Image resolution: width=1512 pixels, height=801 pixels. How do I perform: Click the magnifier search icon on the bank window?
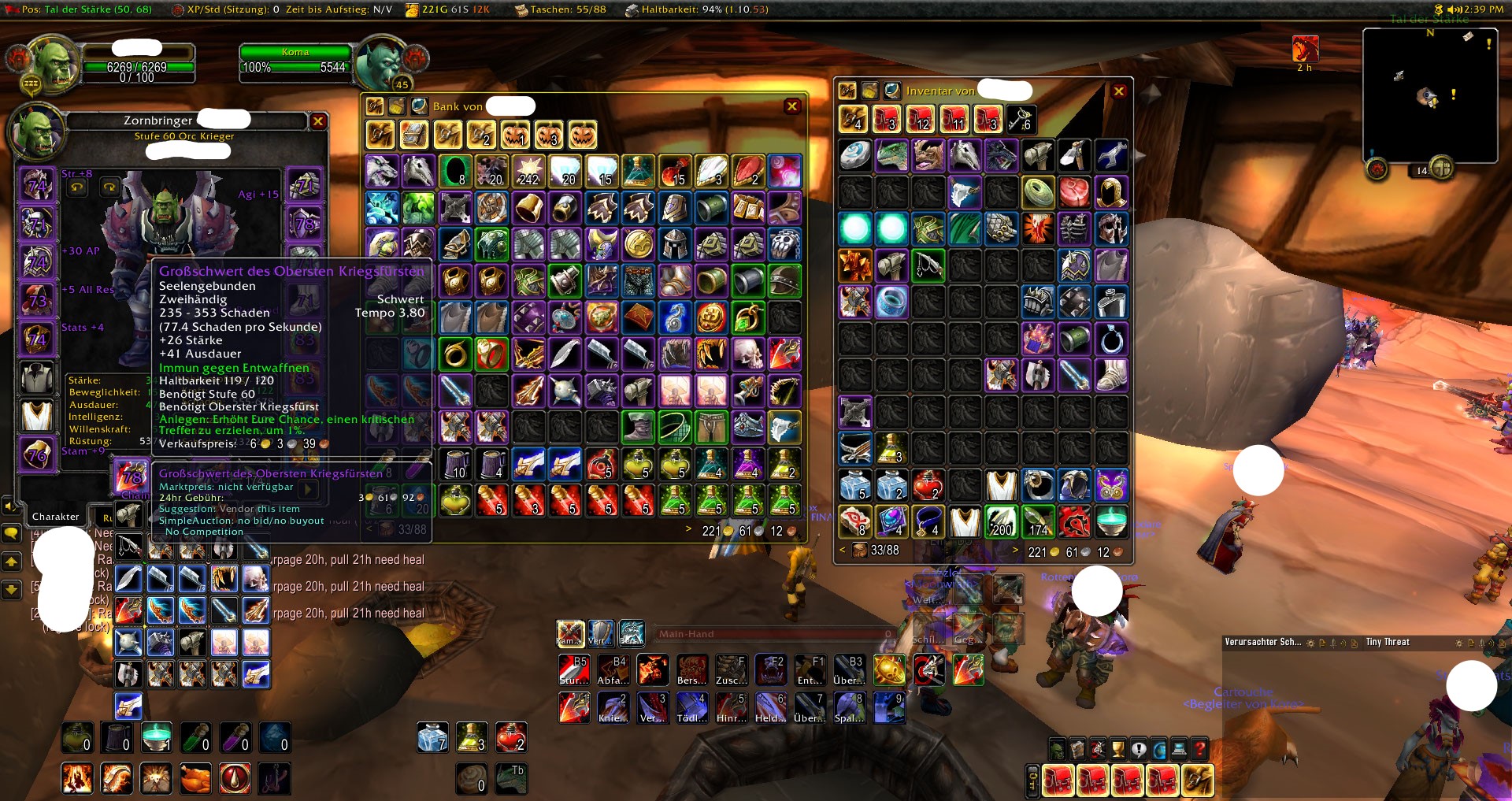[x=419, y=106]
